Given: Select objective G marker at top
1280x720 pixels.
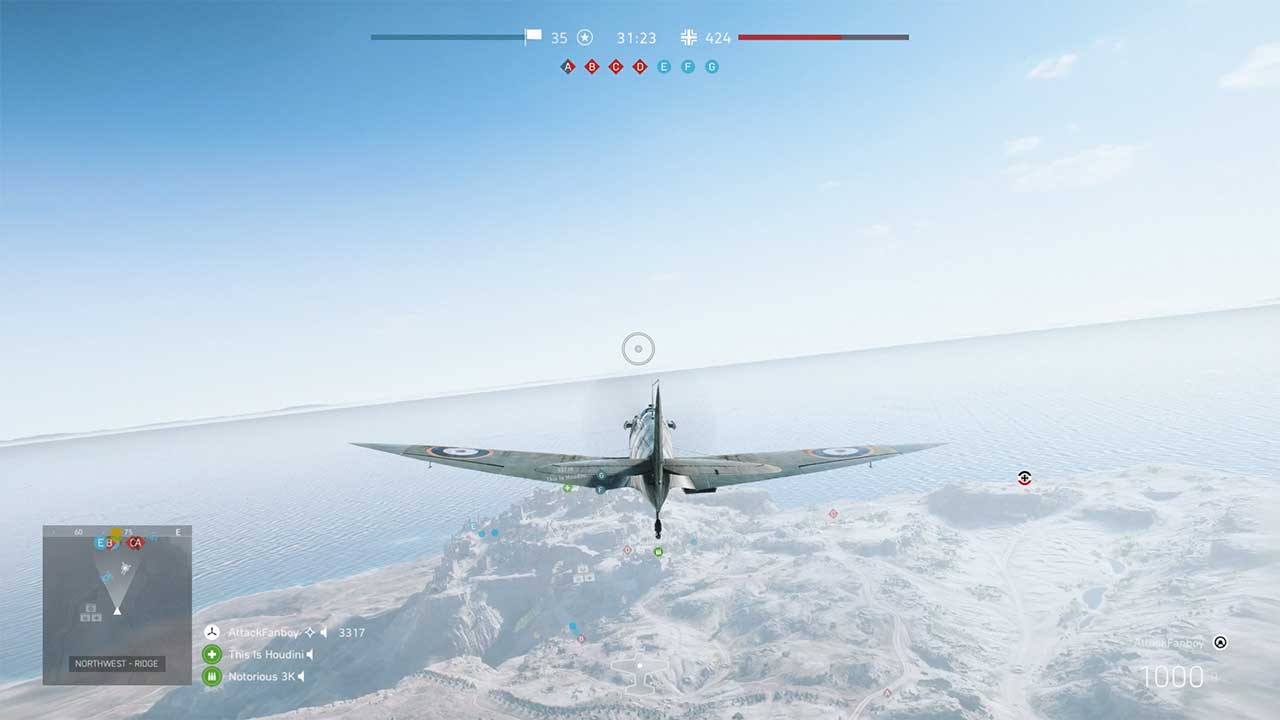Looking at the screenshot, I should [x=711, y=66].
